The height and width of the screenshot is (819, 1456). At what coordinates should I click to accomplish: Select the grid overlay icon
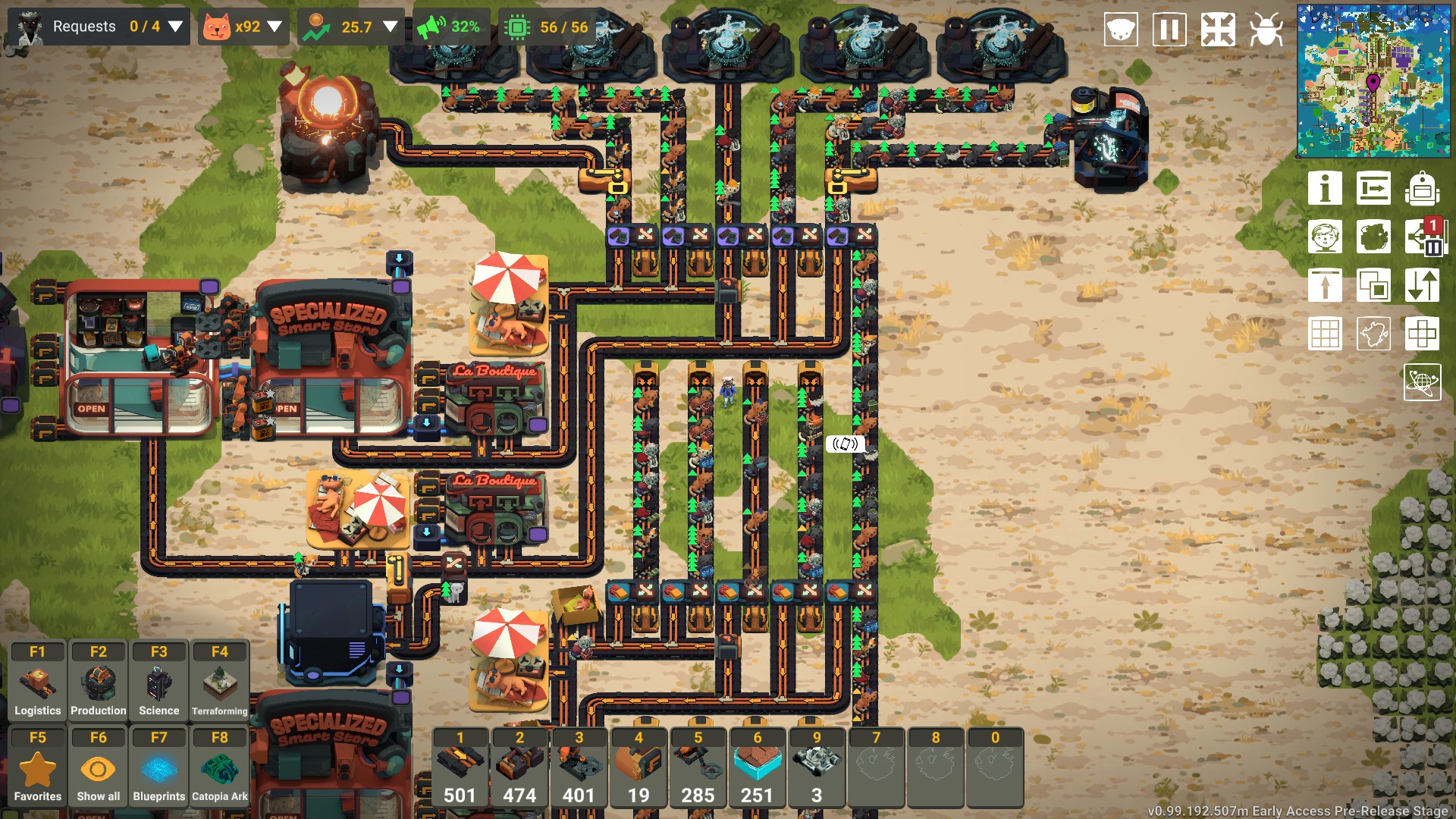click(1326, 334)
